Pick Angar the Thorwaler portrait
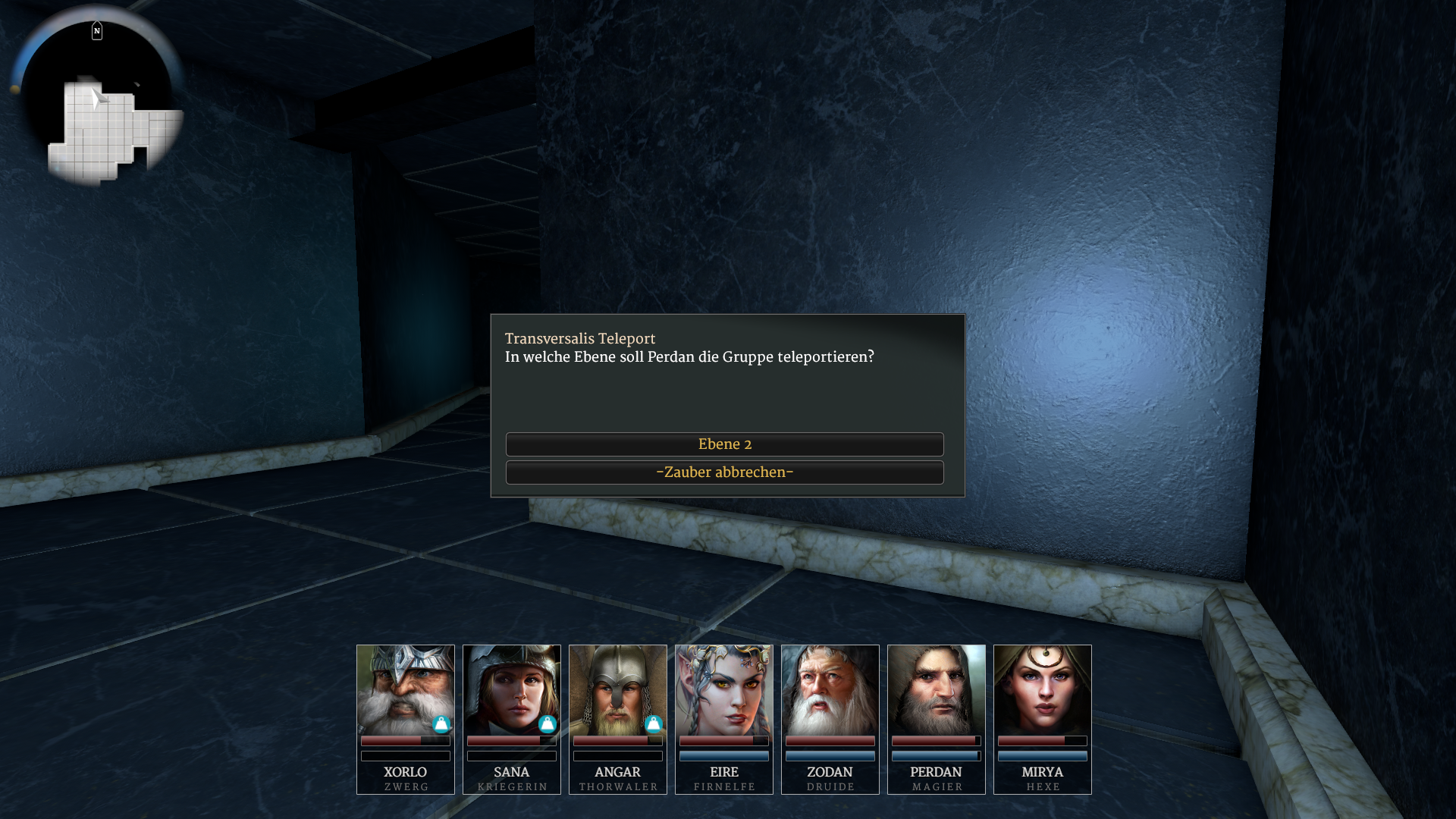This screenshot has width=1456, height=819. tap(617, 690)
